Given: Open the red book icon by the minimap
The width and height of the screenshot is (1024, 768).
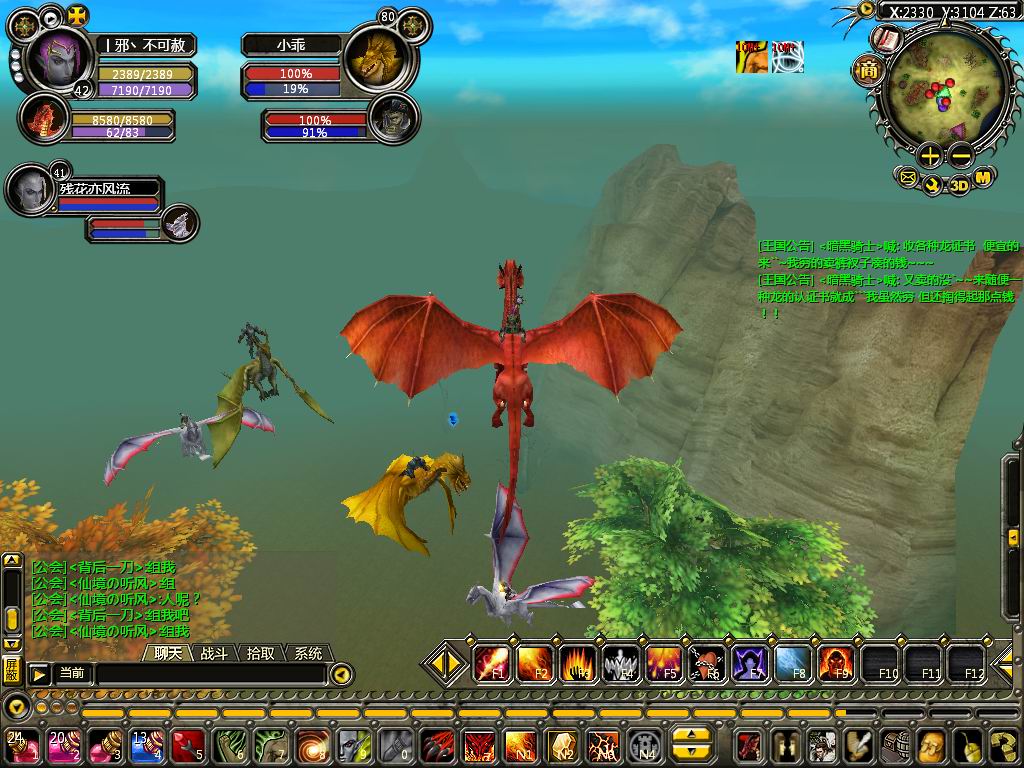Looking at the screenshot, I should pyautogui.click(x=886, y=40).
